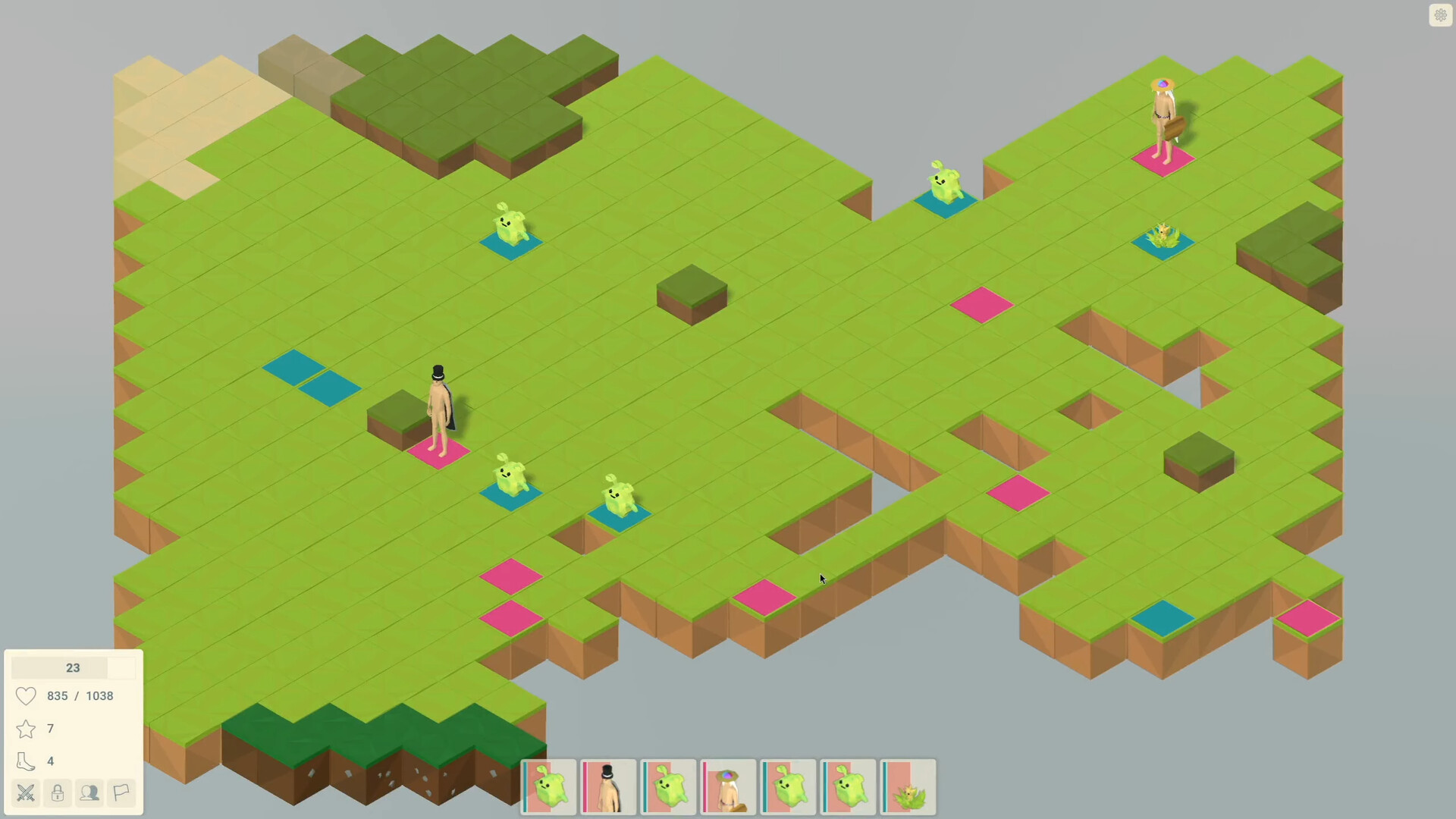Click the foot movement icon showing 4
1456x819 pixels.
(x=25, y=761)
